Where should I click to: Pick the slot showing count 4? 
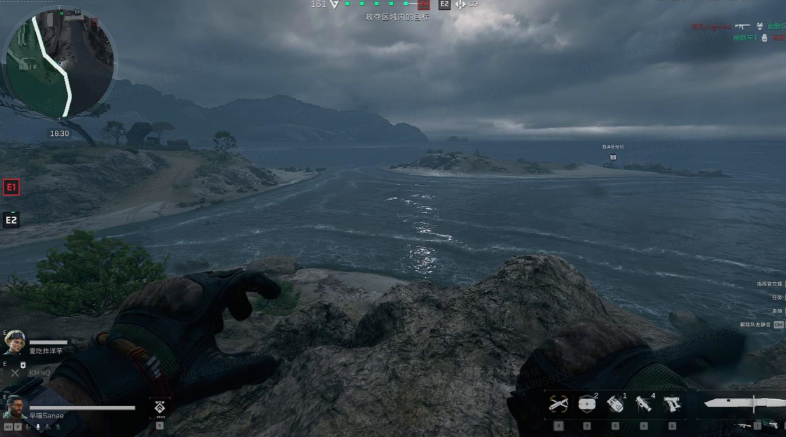tap(642, 403)
